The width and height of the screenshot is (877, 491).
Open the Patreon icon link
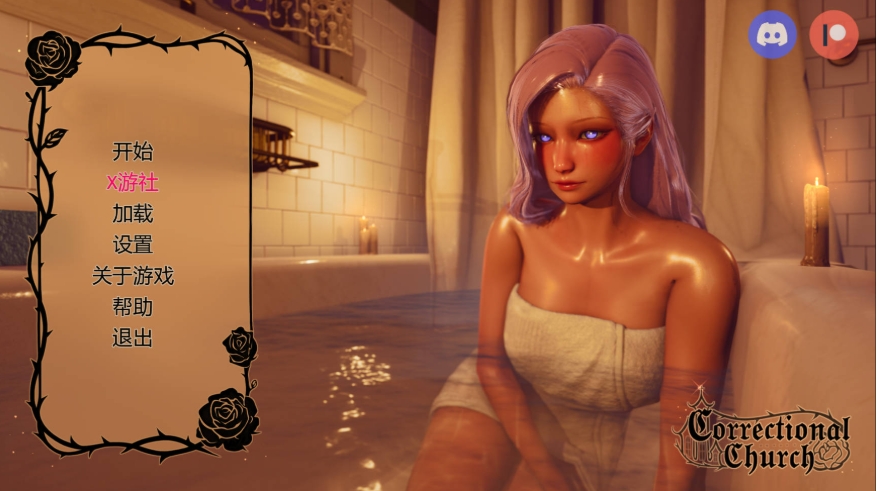coord(833,34)
